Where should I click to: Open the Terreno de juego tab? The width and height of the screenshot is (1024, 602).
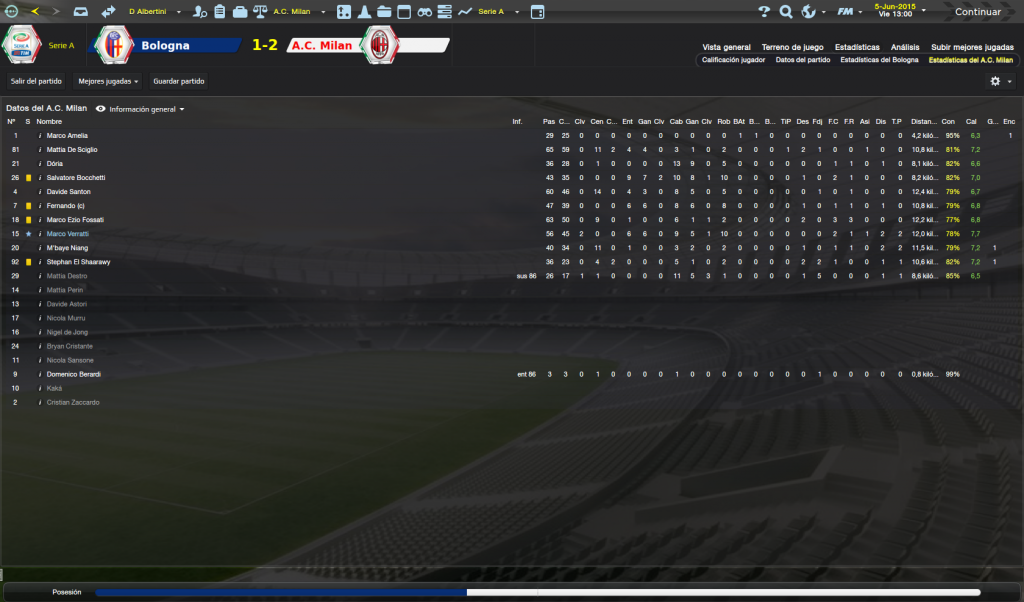(x=792, y=47)
